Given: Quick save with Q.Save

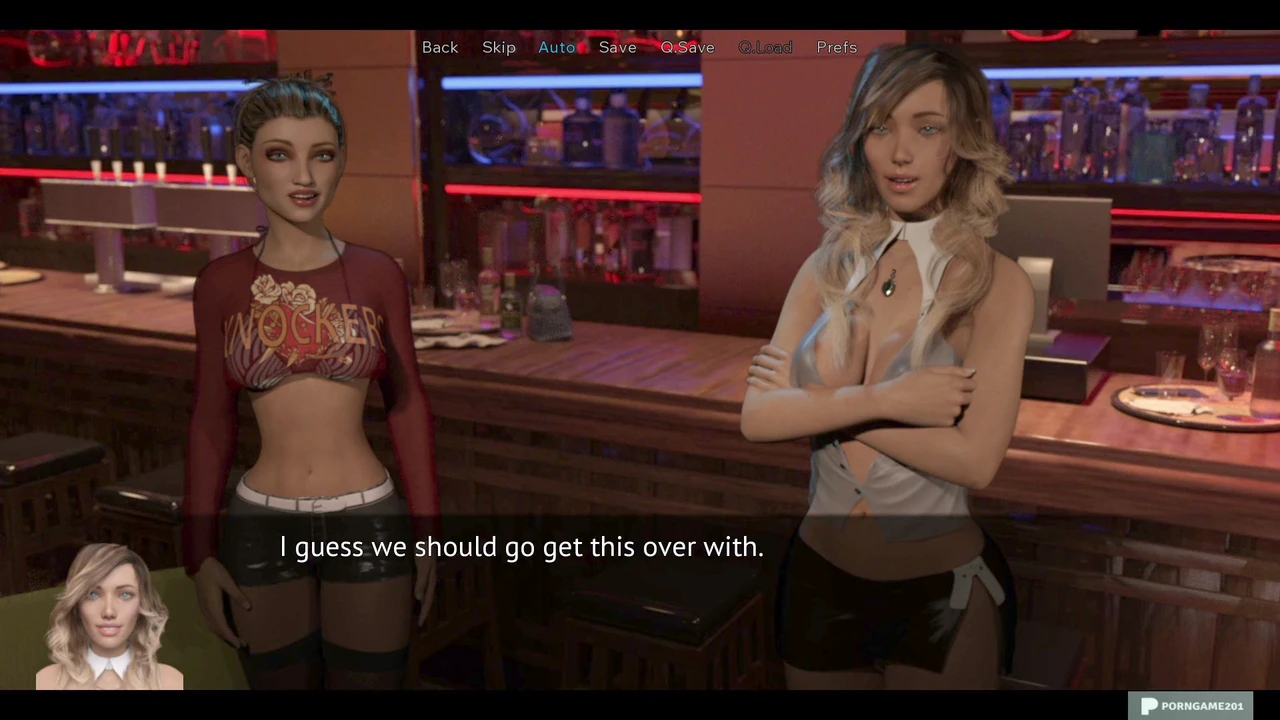Looking at the screenshot, I should pyautogui.click(x=688, y=47).
